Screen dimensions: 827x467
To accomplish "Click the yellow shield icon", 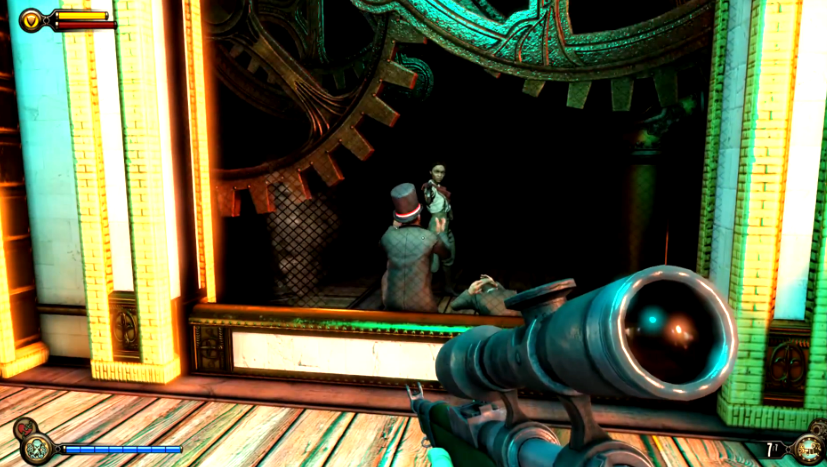I will coord(32,18).
